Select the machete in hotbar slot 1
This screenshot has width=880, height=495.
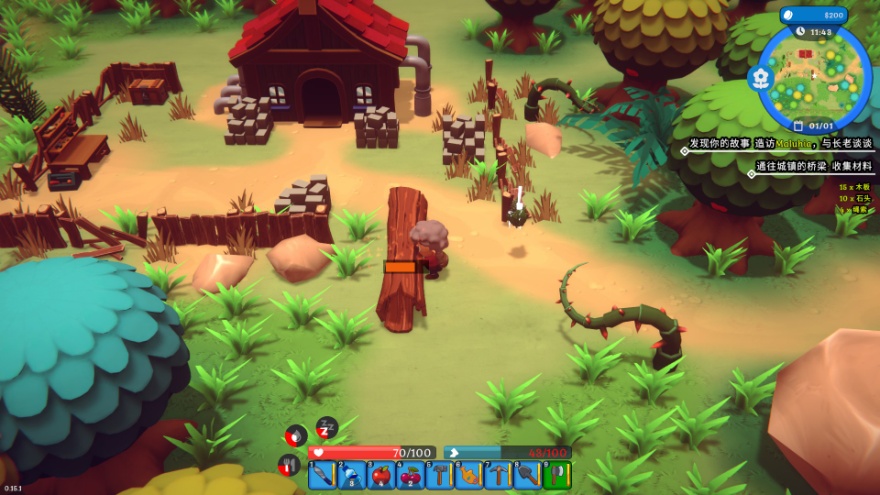click(322, 476)
